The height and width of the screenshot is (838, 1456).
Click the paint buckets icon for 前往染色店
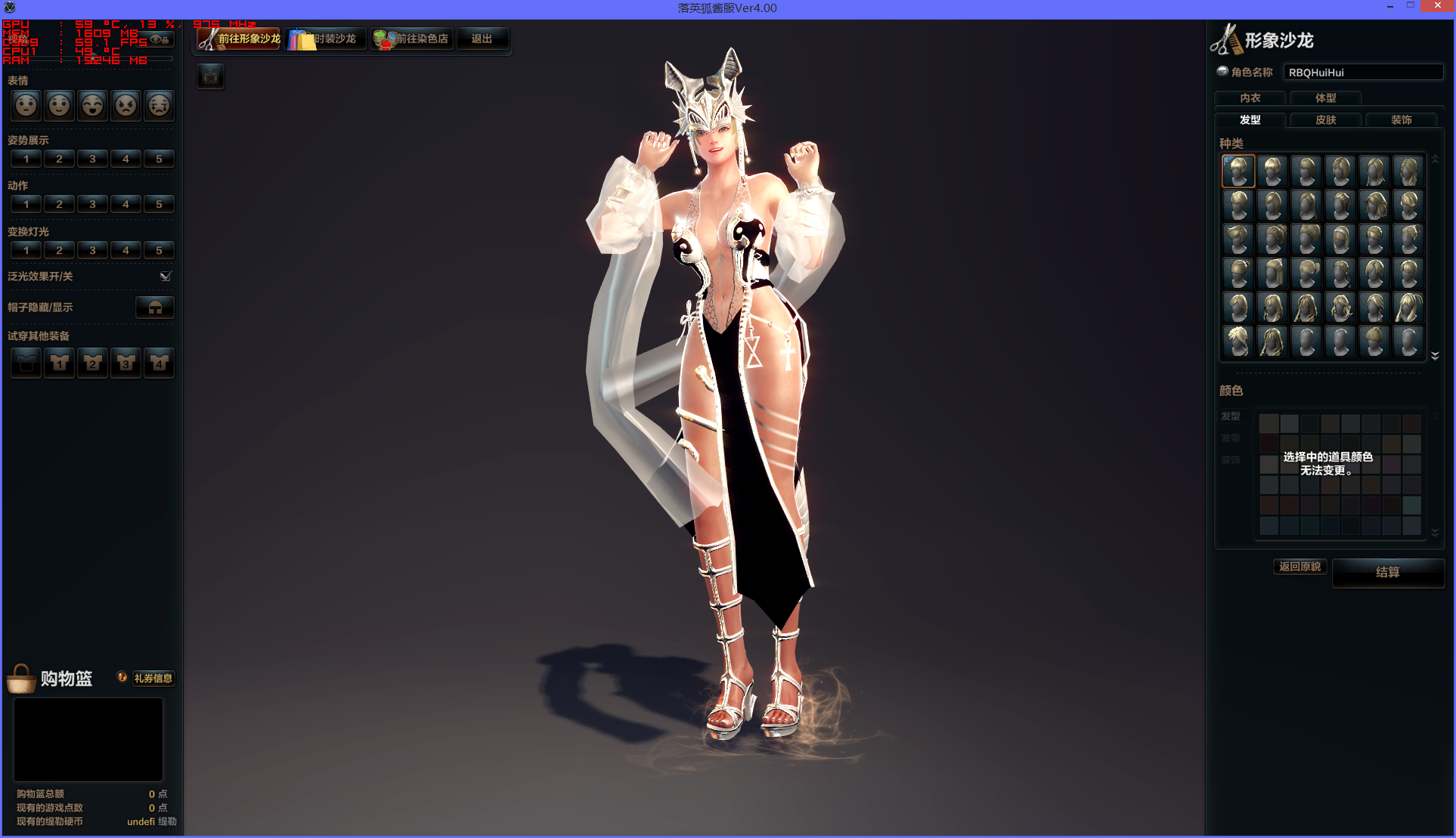pos(386,40)
